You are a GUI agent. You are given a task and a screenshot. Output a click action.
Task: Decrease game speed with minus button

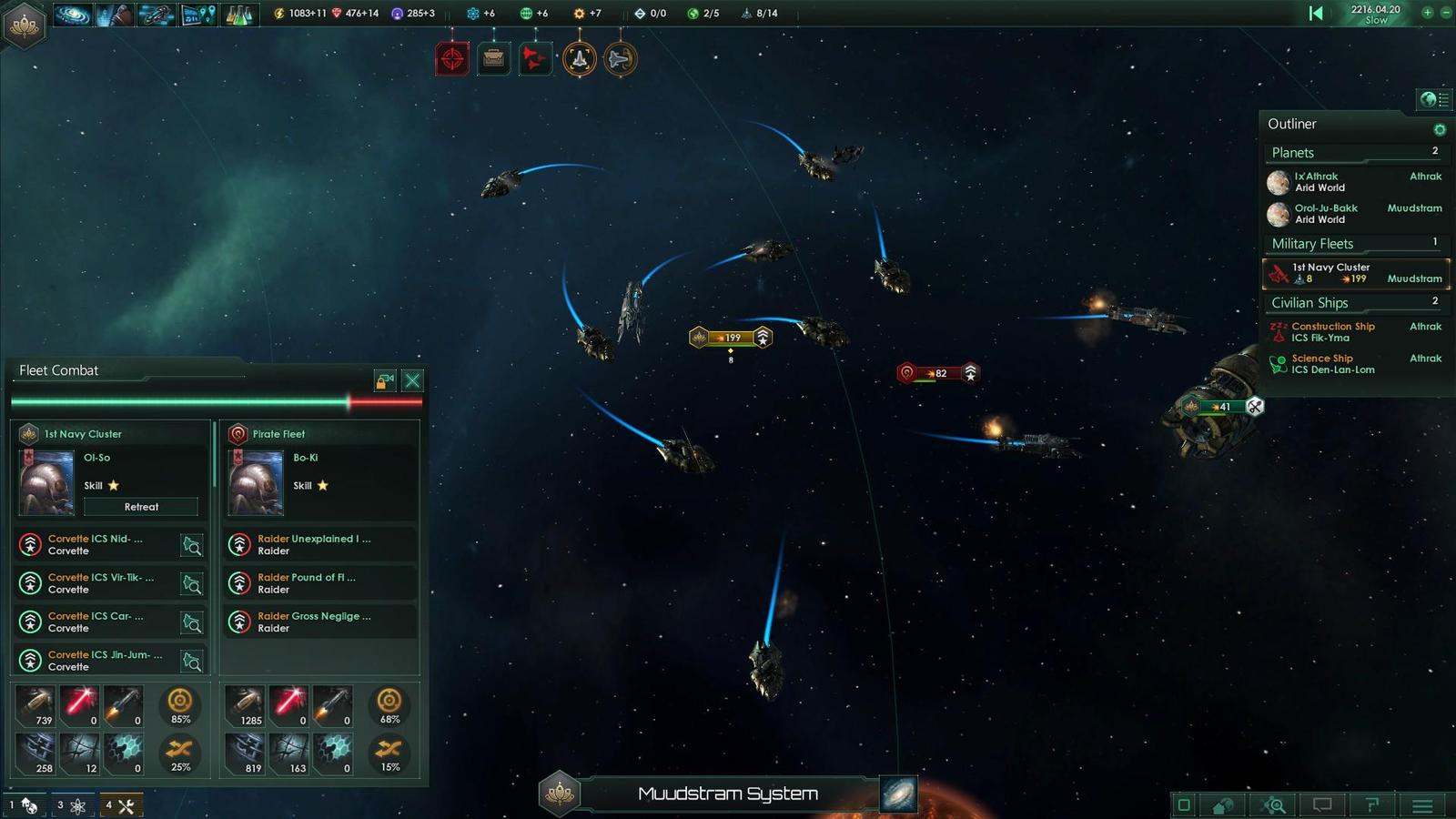(x=1445, y=13)
